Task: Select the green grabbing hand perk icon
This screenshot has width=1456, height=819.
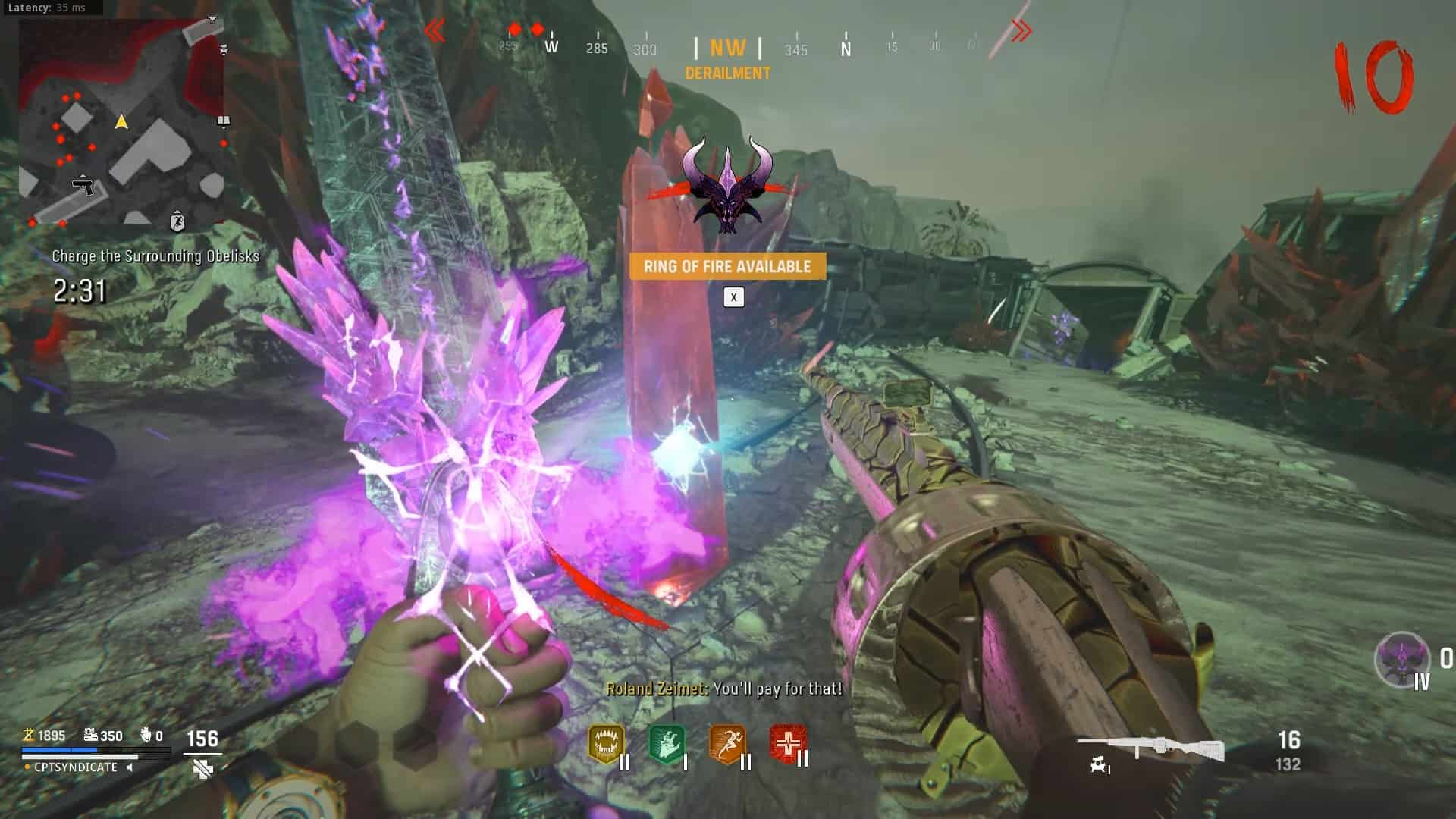Action: coord(667,745)
